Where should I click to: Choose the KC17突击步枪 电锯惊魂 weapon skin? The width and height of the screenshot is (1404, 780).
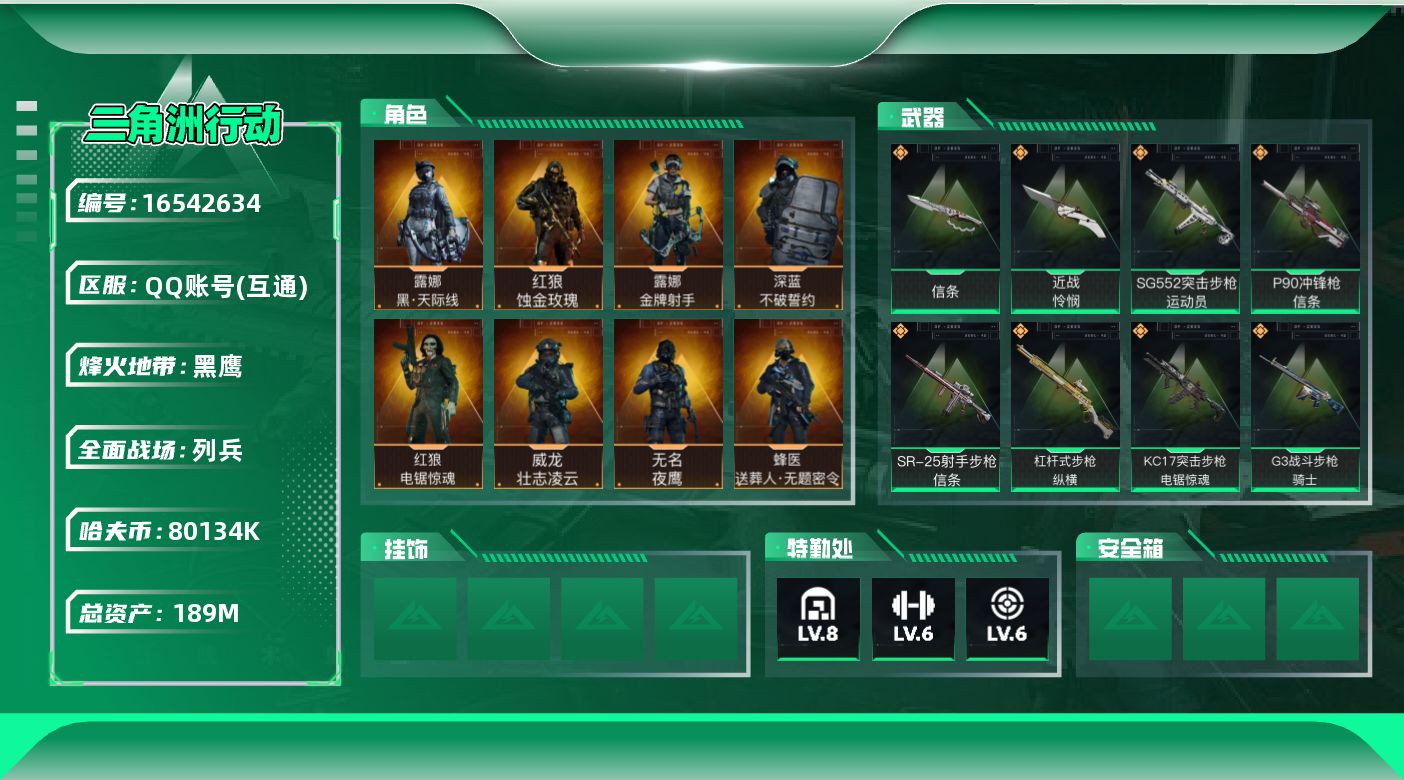coord(1185,406)
